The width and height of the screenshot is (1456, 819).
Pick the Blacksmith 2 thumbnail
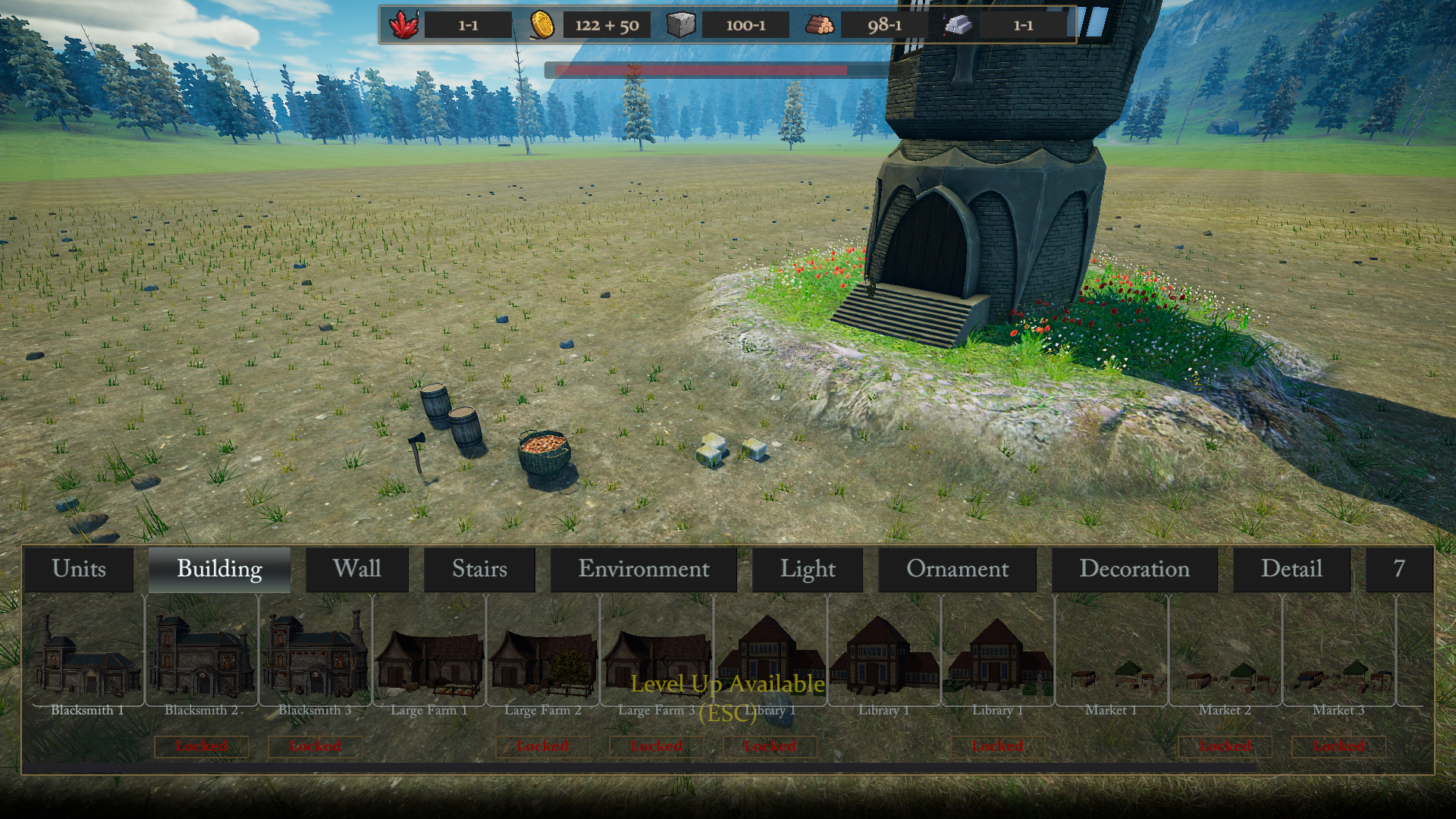[201, 656]
